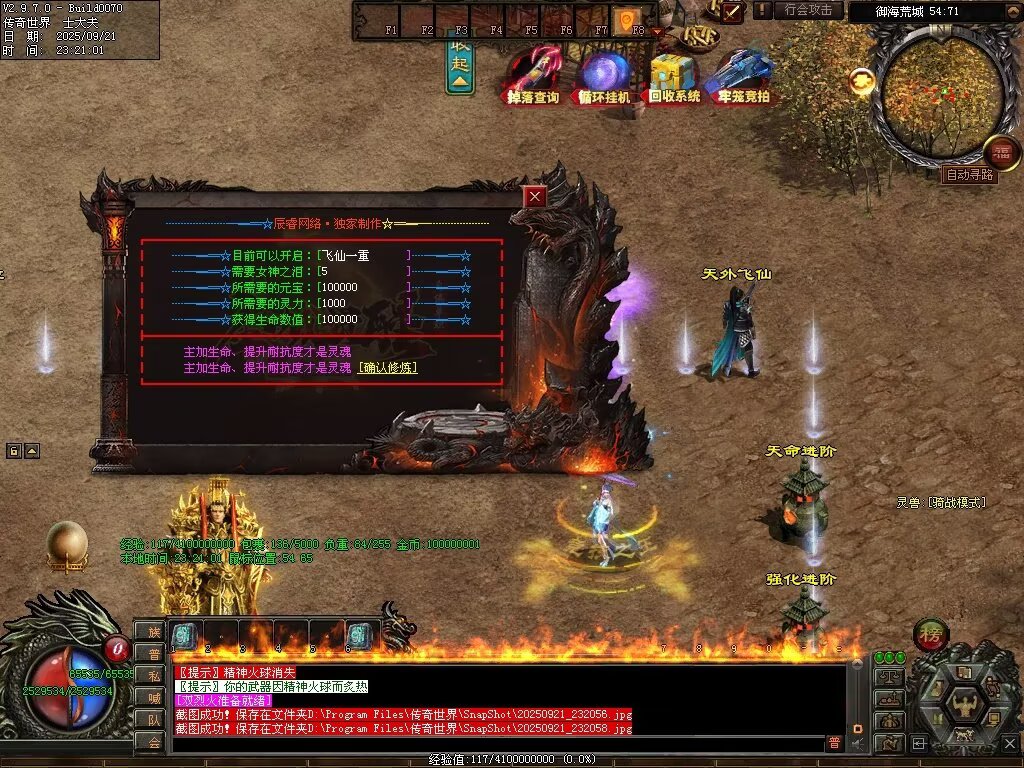Switch to the 喊 shout channel
This screenshot has width=1024, height=768.
[153, 697]
